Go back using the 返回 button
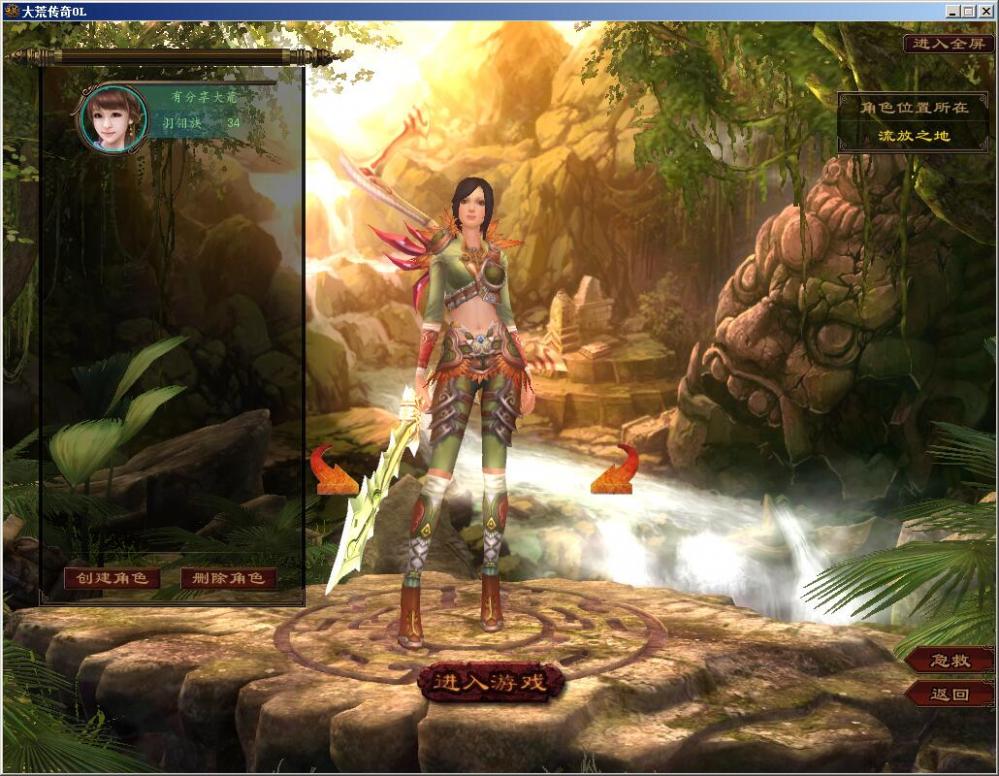Viewport: 999px width, 776px height. pyautogui.click(x=950, y=693)
